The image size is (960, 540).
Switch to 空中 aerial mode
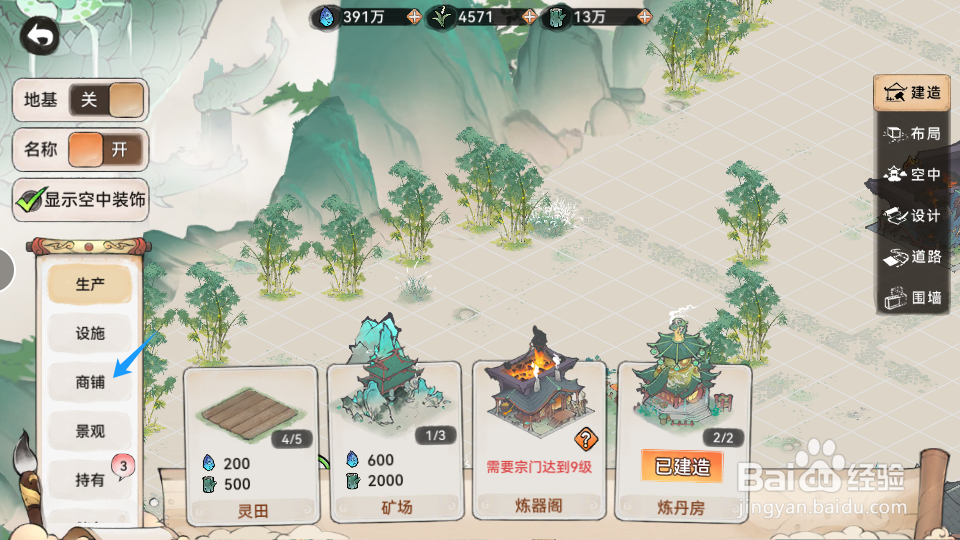click(x=912, y=175)
